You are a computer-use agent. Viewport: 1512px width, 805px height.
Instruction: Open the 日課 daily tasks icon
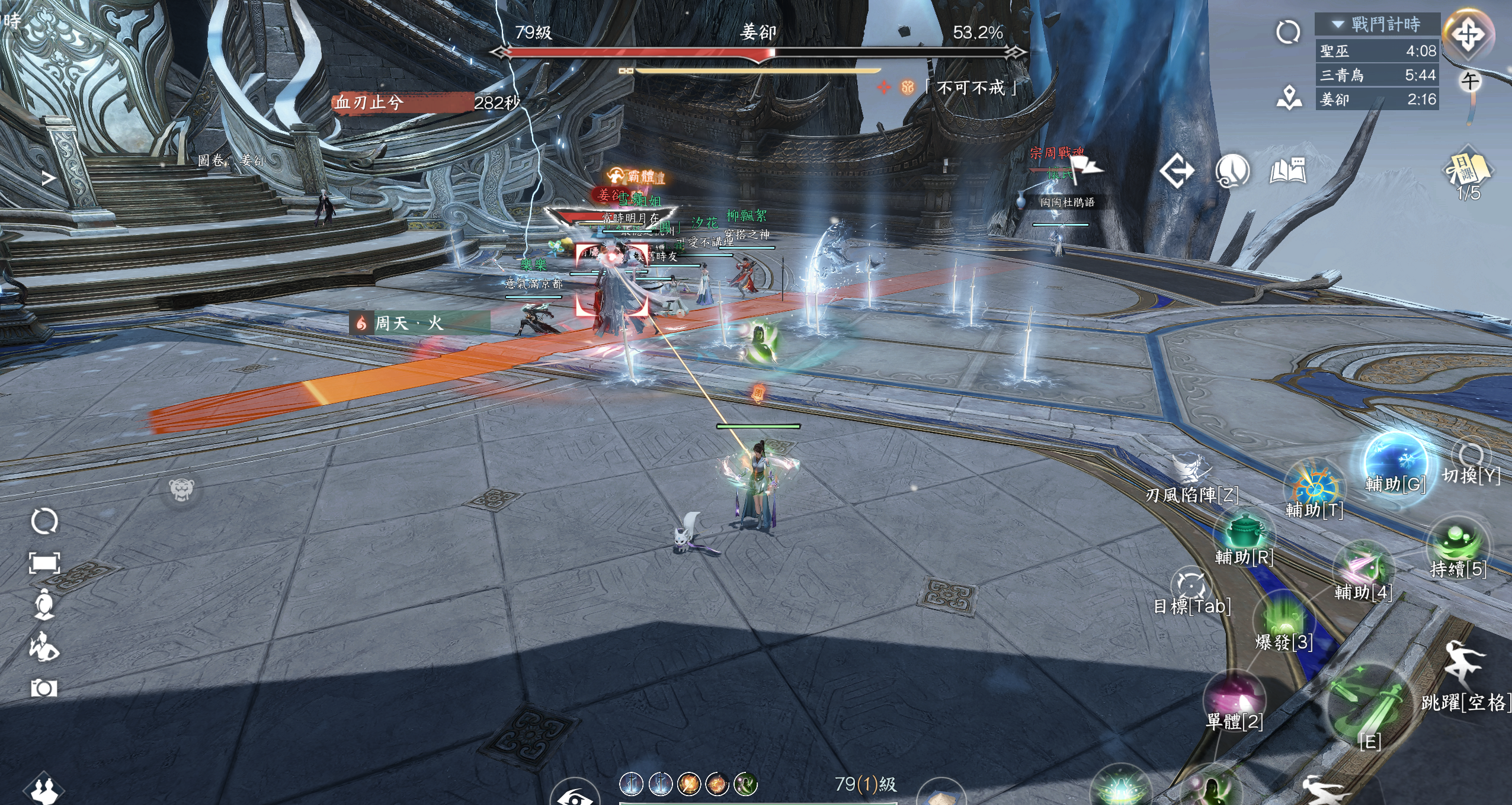pyautogui.click(x=1468, y=170)
